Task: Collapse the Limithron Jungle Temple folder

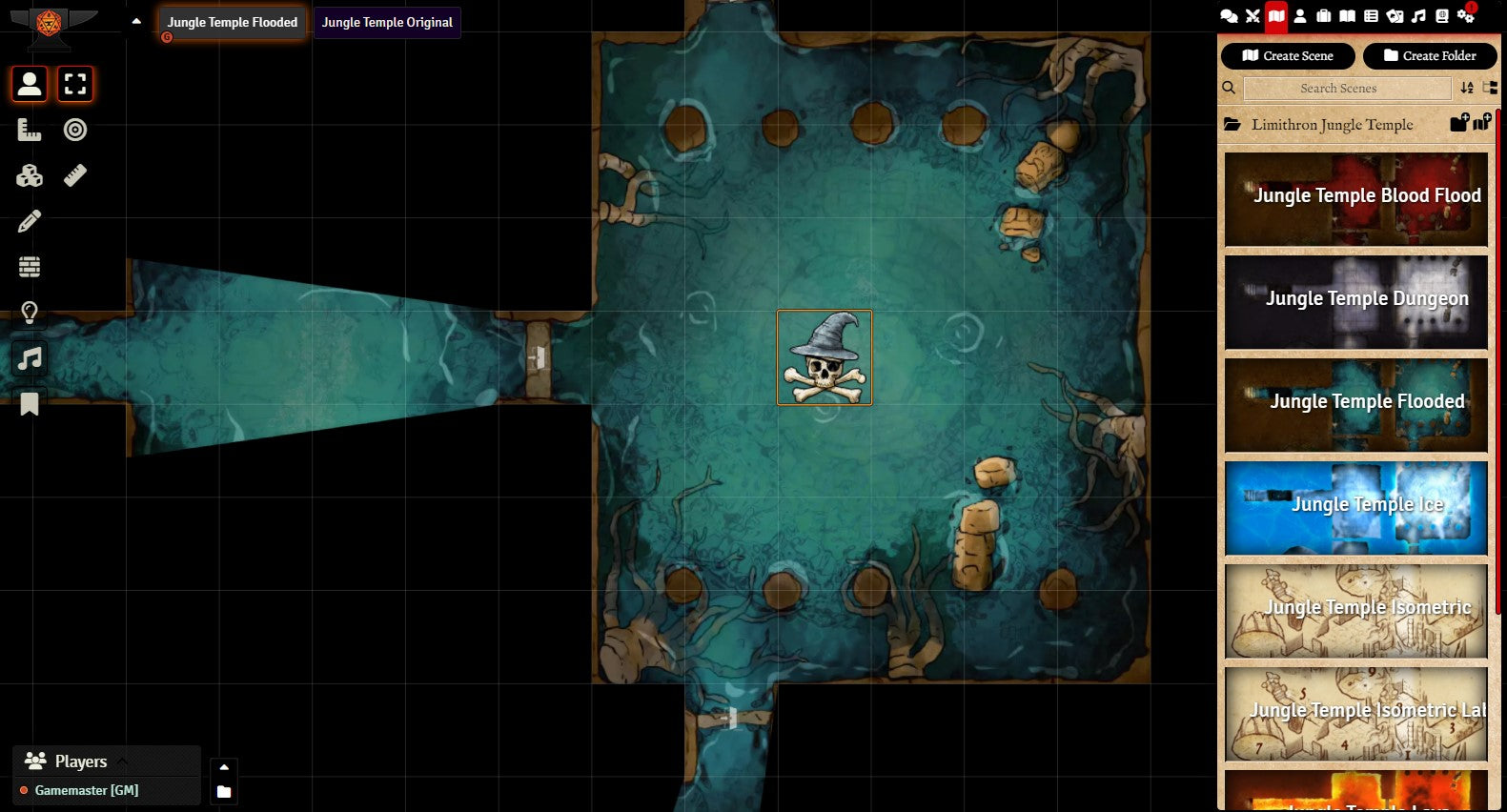Action: click(1332, 125)
